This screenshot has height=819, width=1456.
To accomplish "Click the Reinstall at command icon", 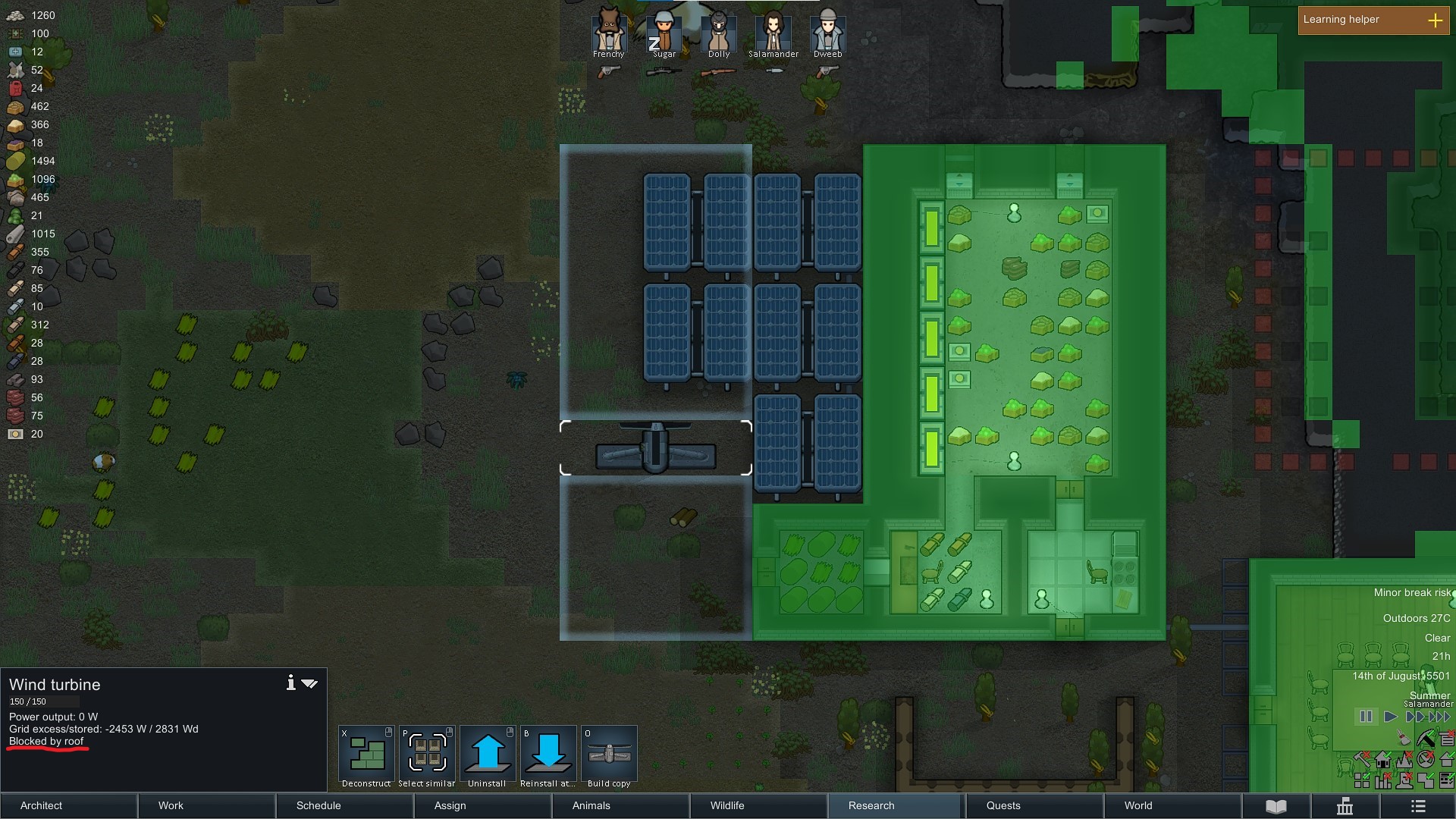I will click(548, 754).
